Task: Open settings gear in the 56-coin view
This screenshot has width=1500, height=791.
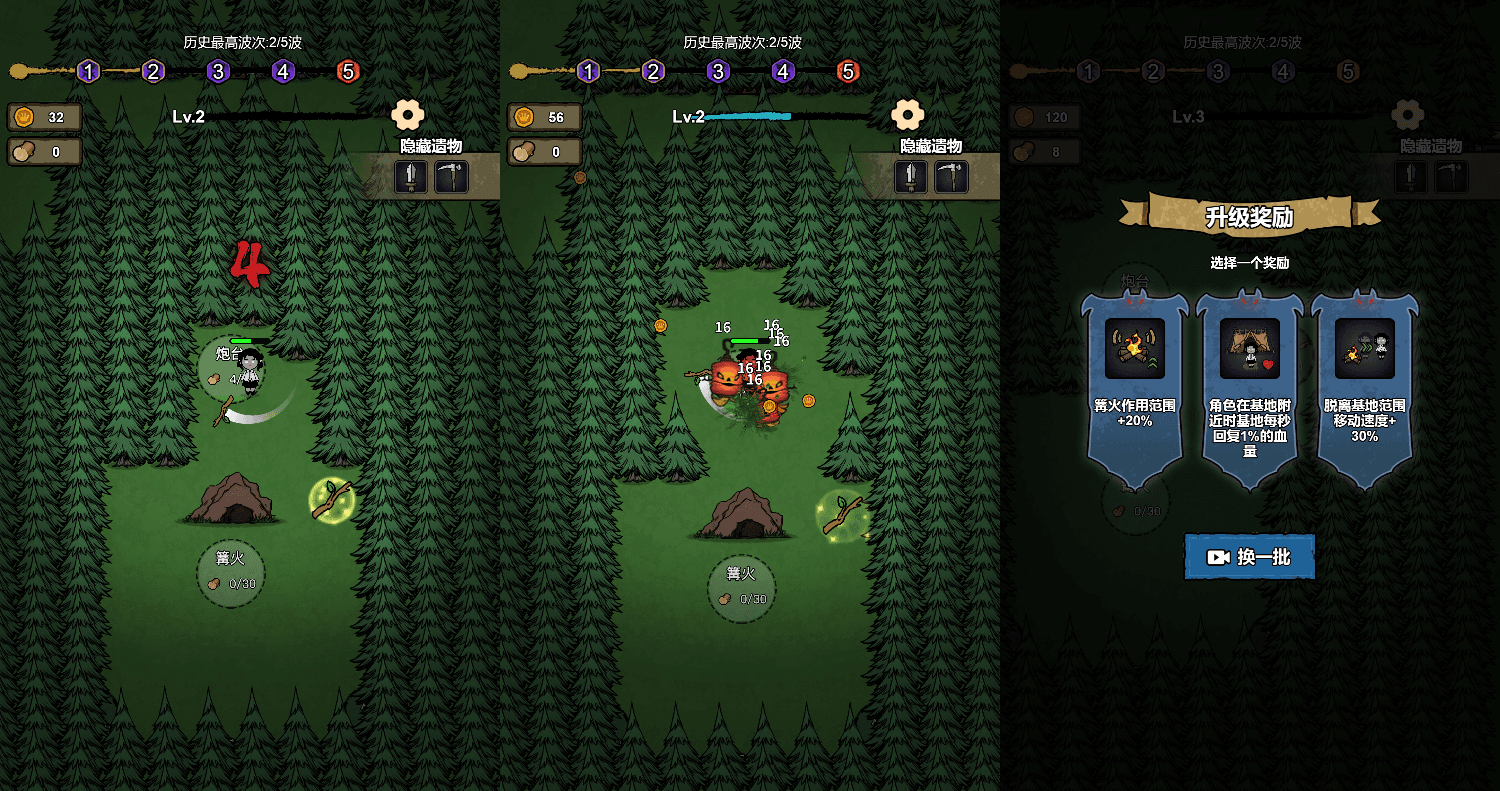Action: tap(907, 115)
